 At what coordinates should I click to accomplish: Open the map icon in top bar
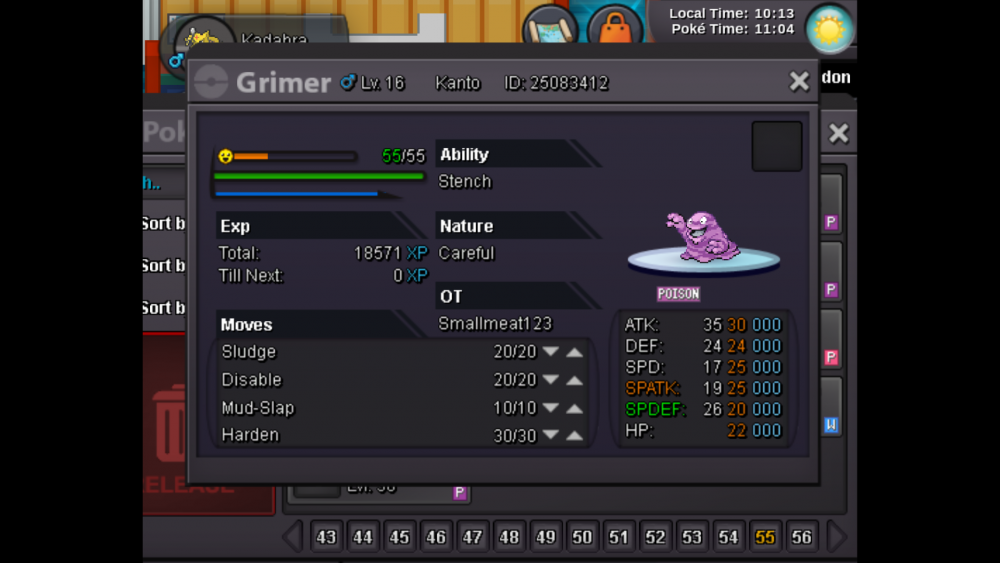(x=550, y=30)
